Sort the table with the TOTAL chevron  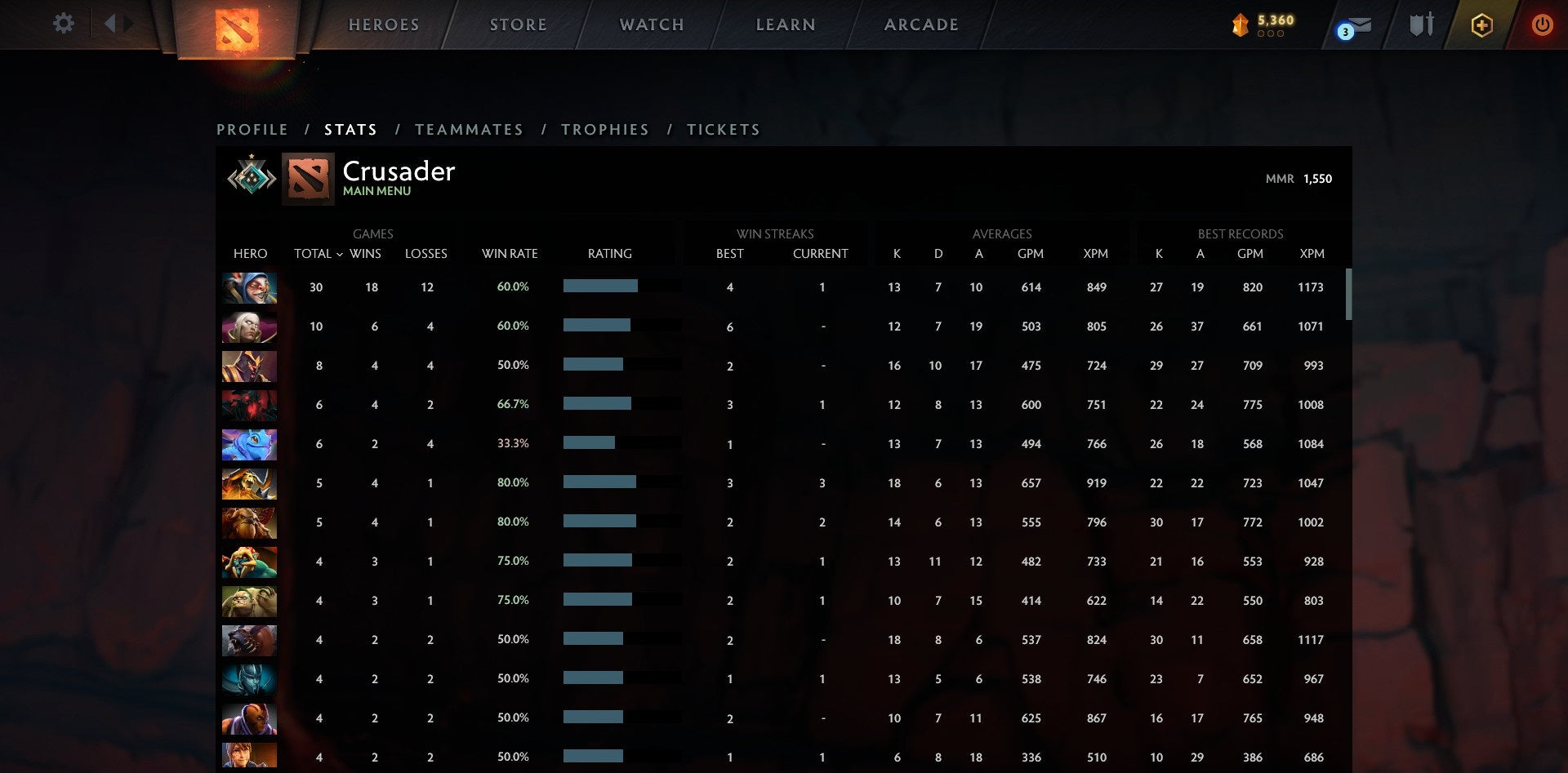[x=341, y=254]
